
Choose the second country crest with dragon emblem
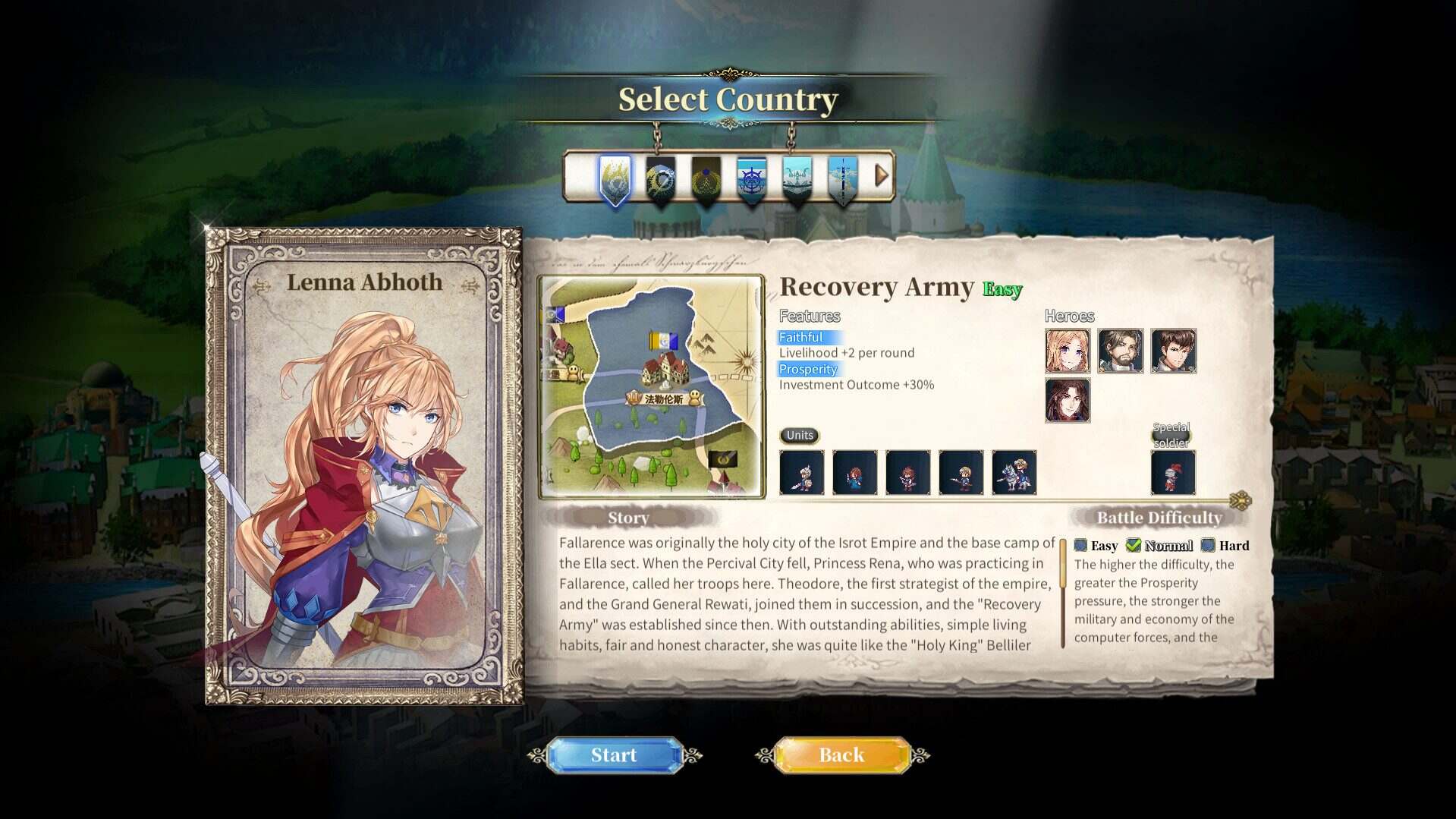tap(659, 180)
